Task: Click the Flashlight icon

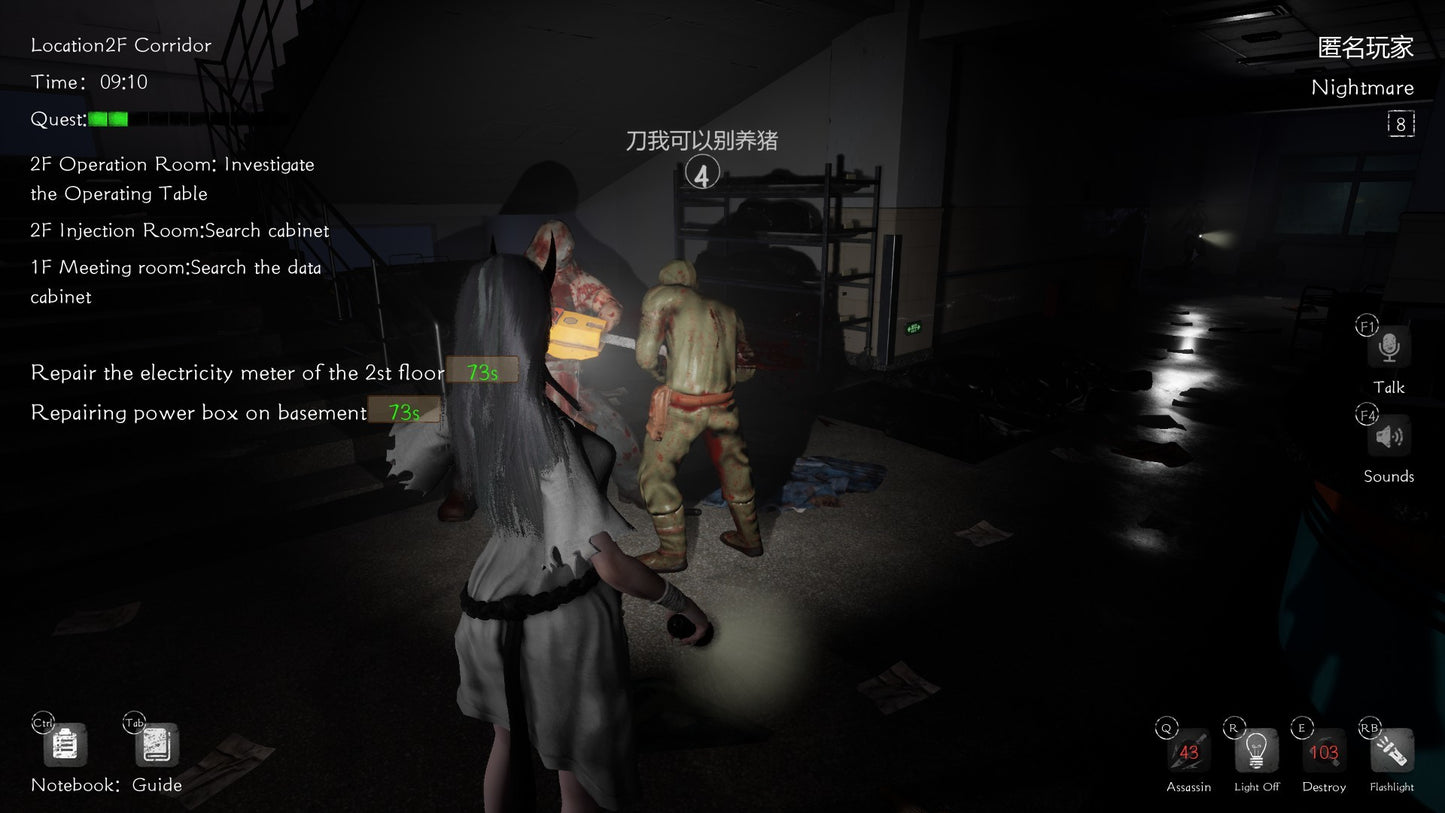Action: coord(1391,750)
